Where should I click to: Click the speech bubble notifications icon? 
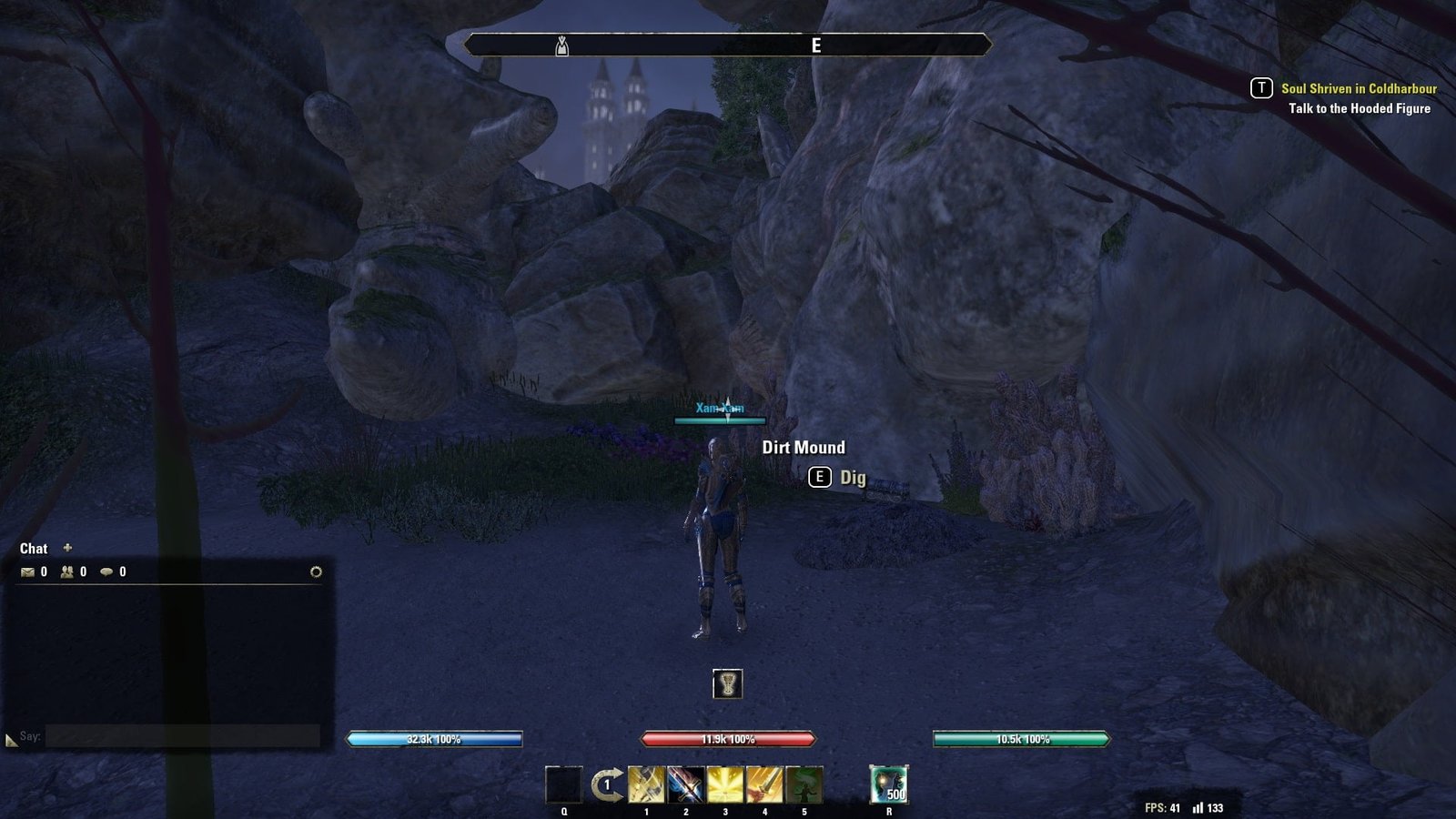[x=106, y=572]
